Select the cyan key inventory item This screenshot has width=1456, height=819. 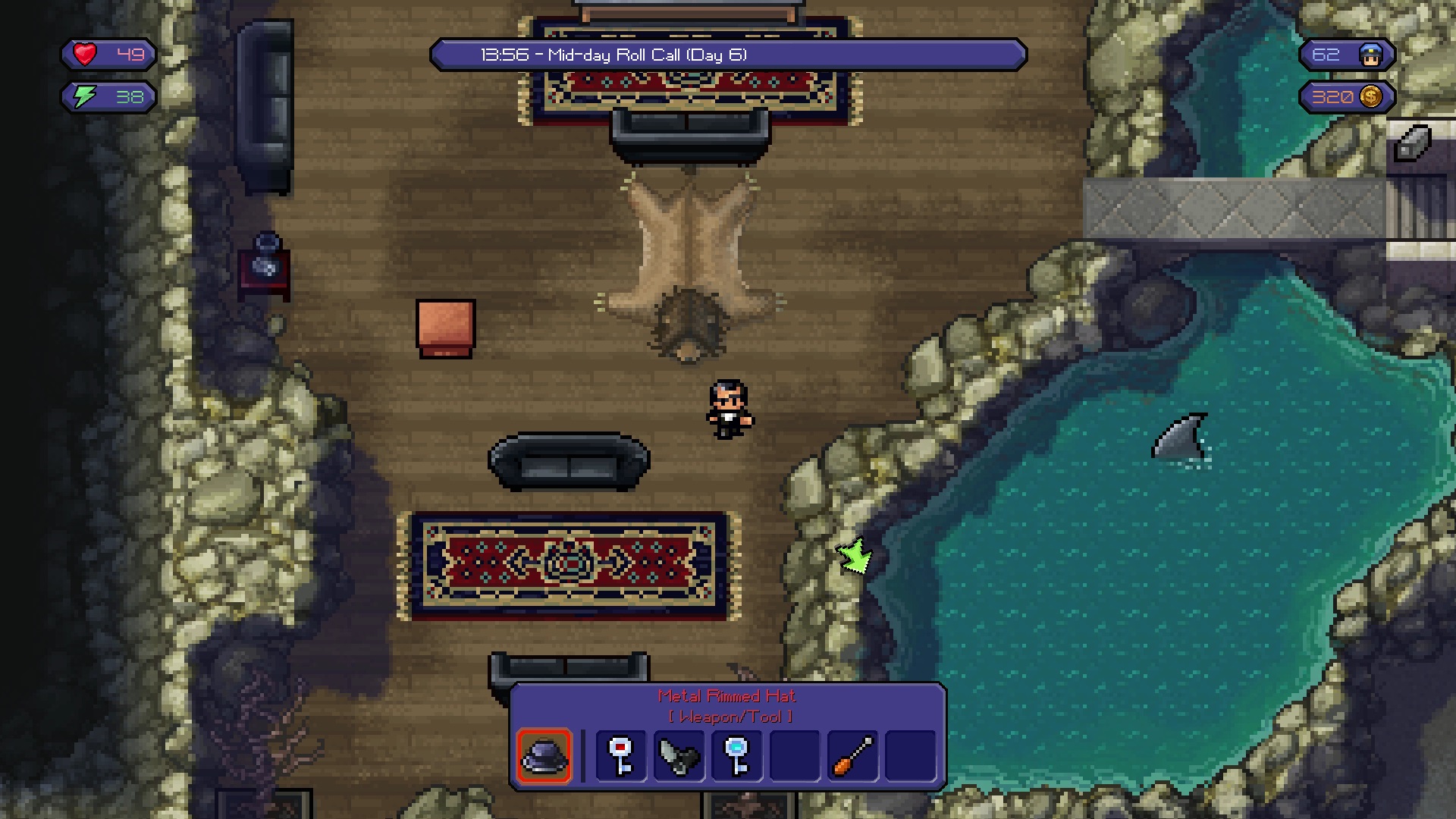coord(737,756)
